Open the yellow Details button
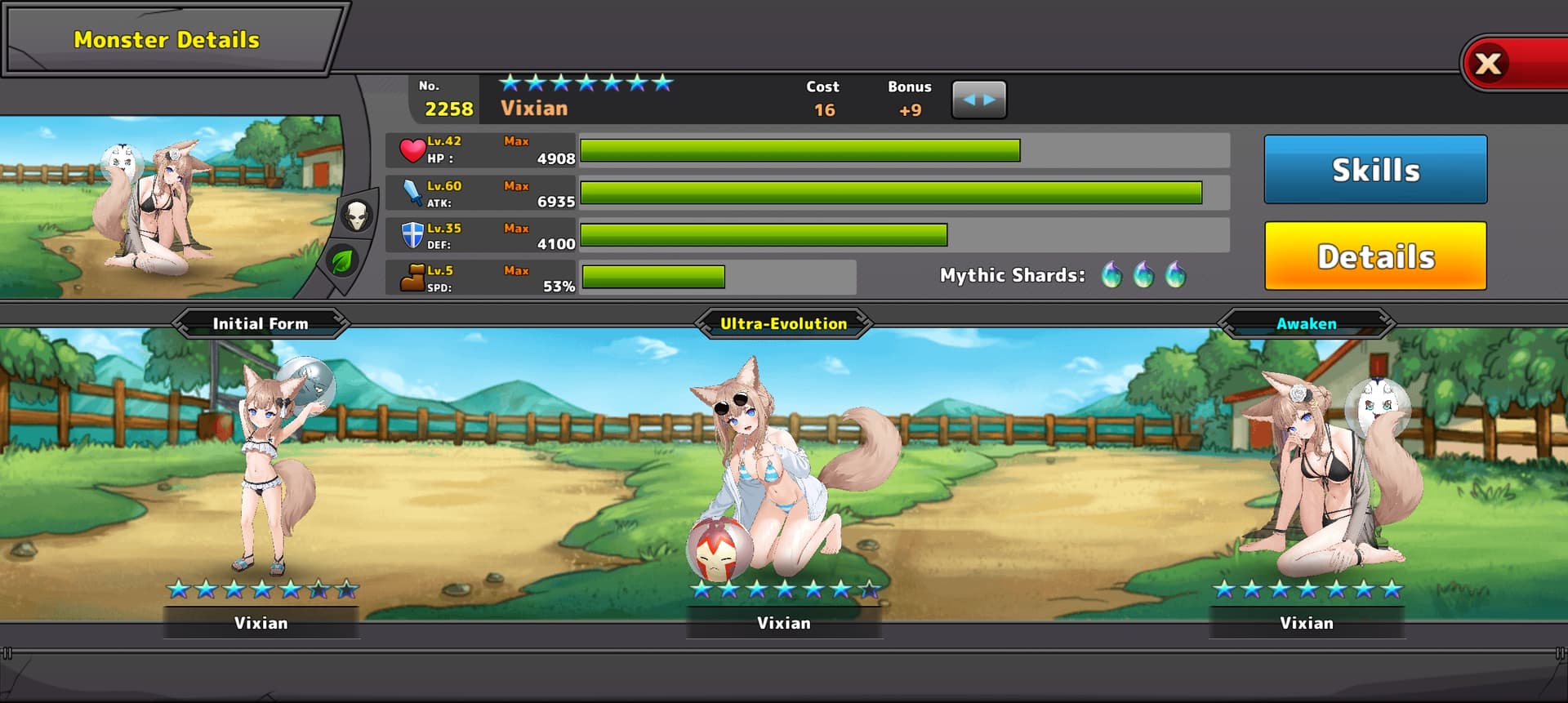The image size is (1568, 703). coord(1375,256)
